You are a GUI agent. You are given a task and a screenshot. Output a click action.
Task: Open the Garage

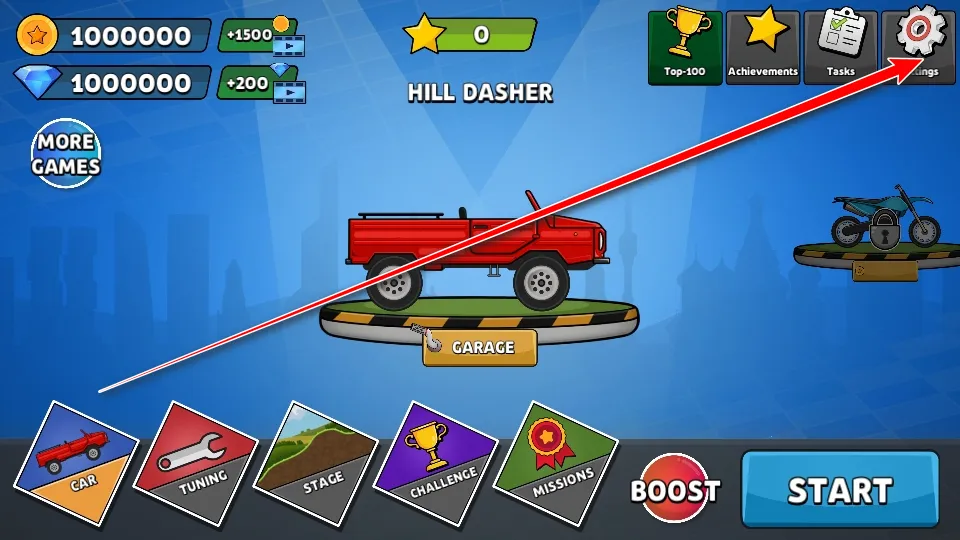coord(480,348)
